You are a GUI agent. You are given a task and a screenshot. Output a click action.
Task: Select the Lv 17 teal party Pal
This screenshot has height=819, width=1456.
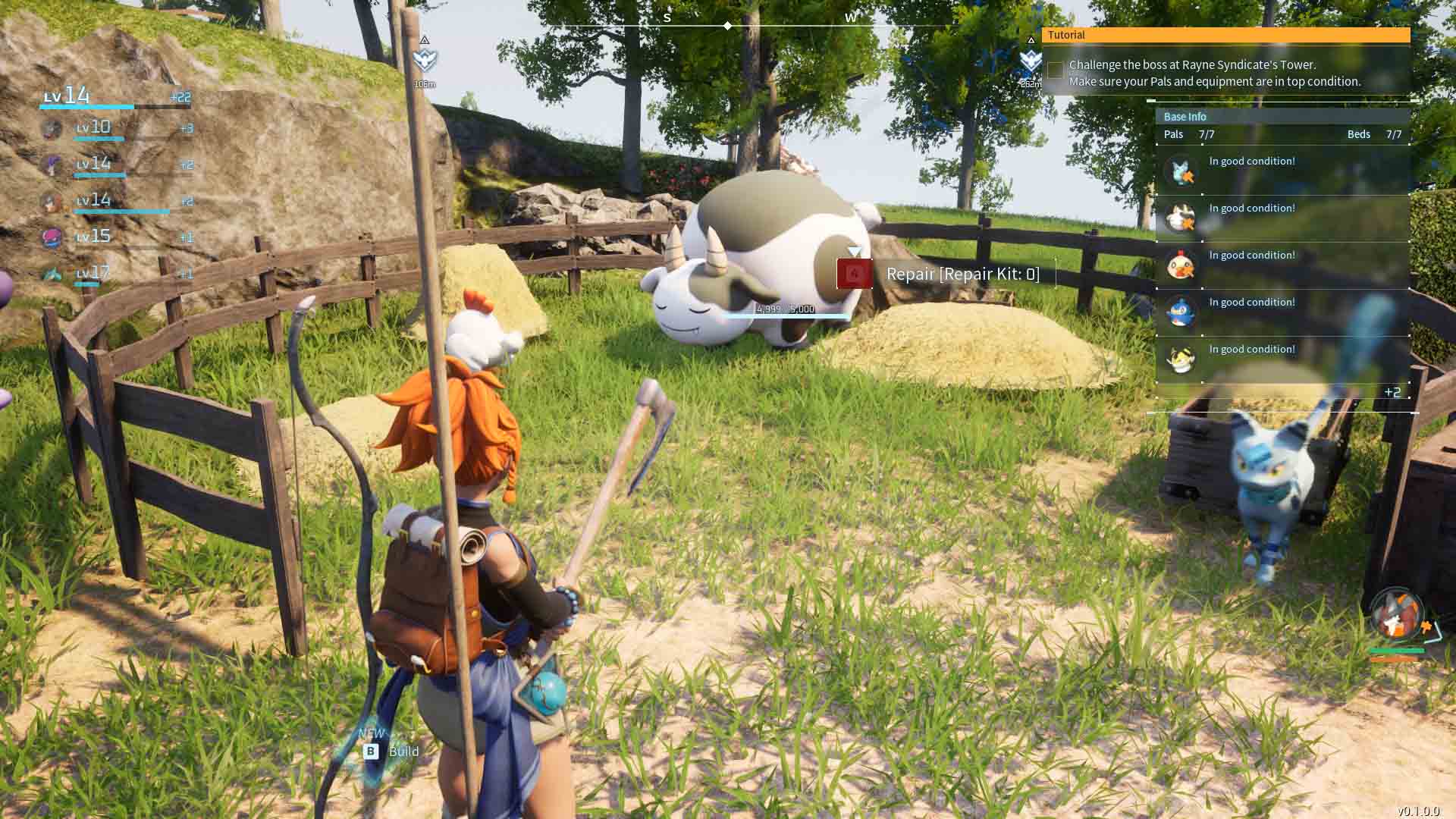[52, 274]
